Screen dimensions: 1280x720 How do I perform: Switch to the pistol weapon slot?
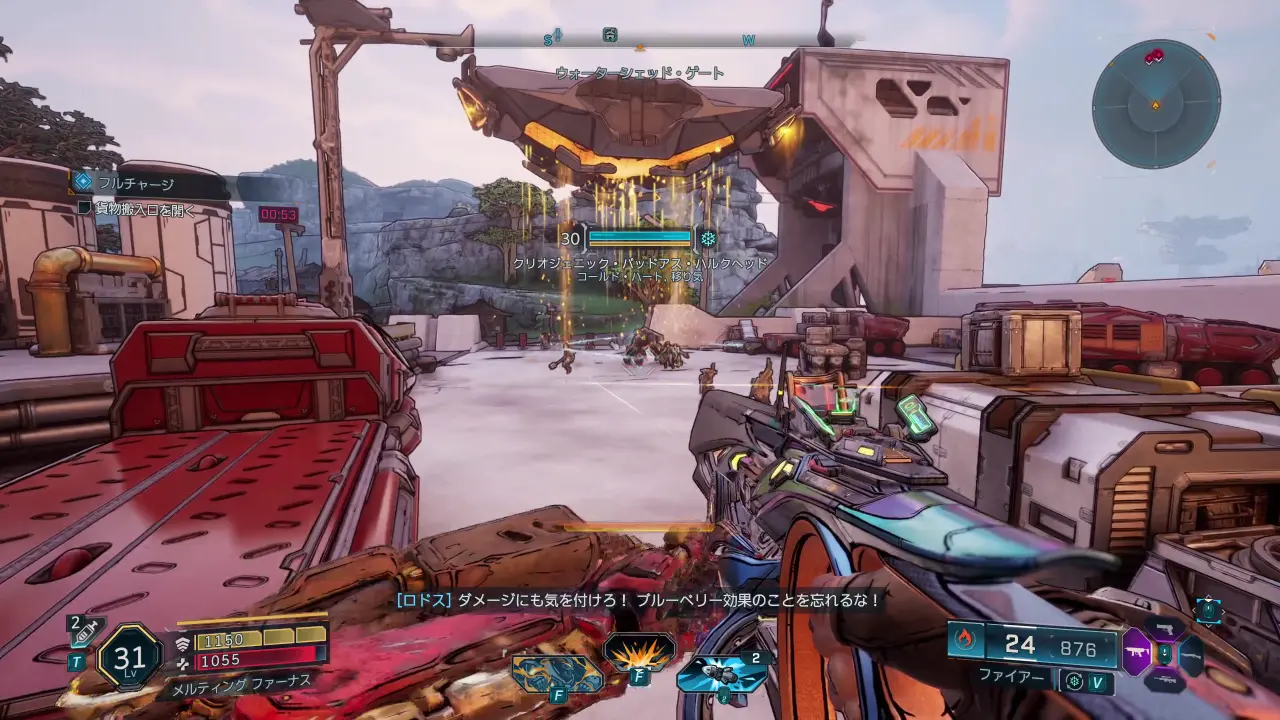click(x=1164, y=629)
